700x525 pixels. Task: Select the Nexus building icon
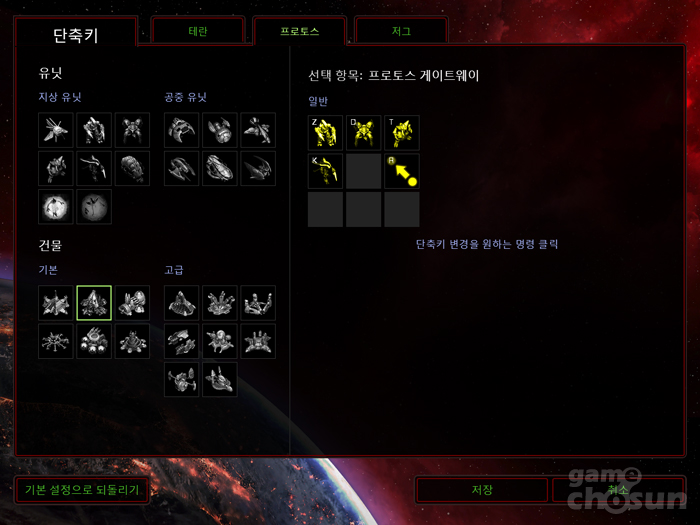tap(56, 303)
